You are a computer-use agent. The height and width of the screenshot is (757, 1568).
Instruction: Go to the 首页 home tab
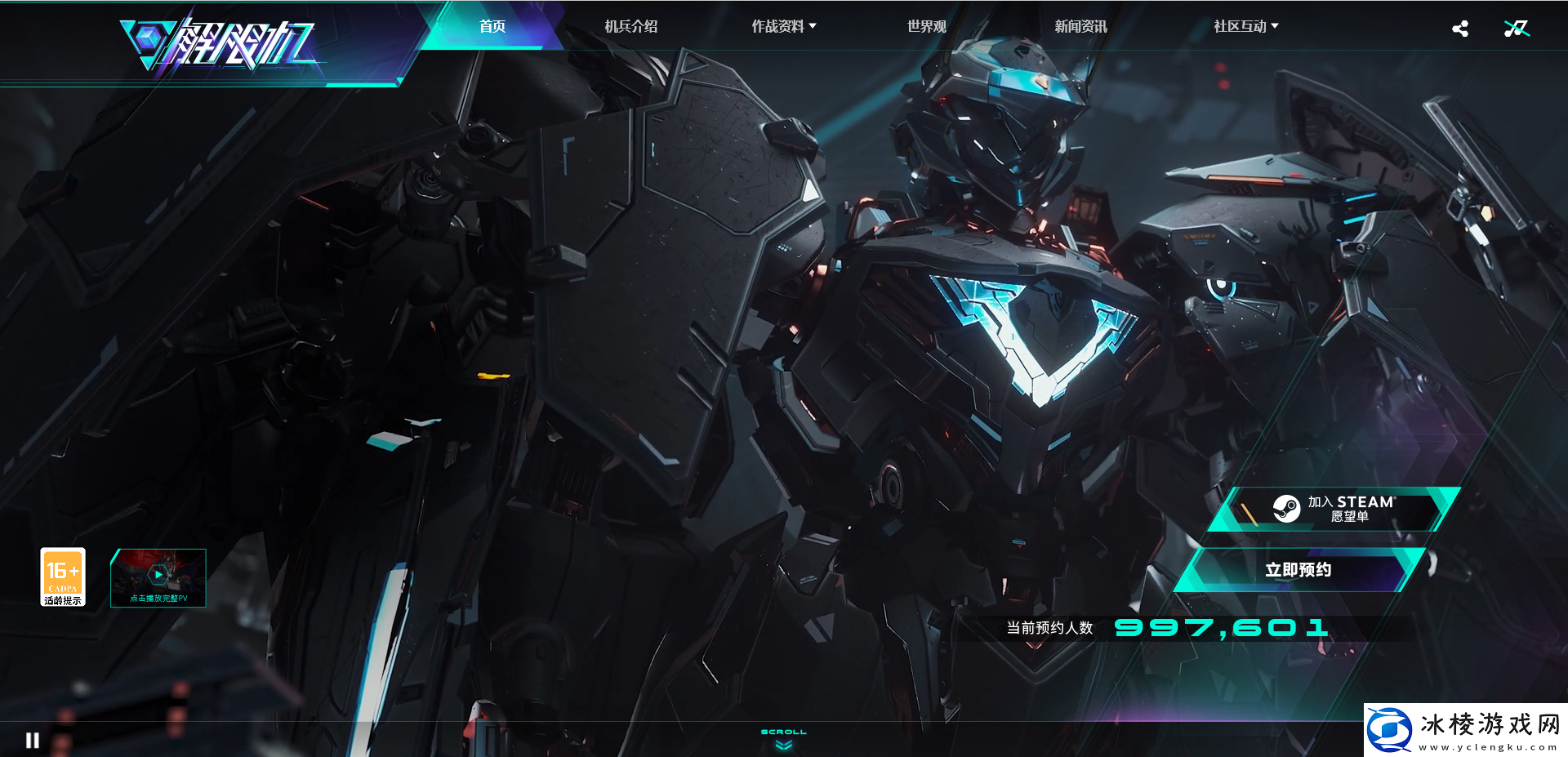pyautogui.click(x=492, y=26)
